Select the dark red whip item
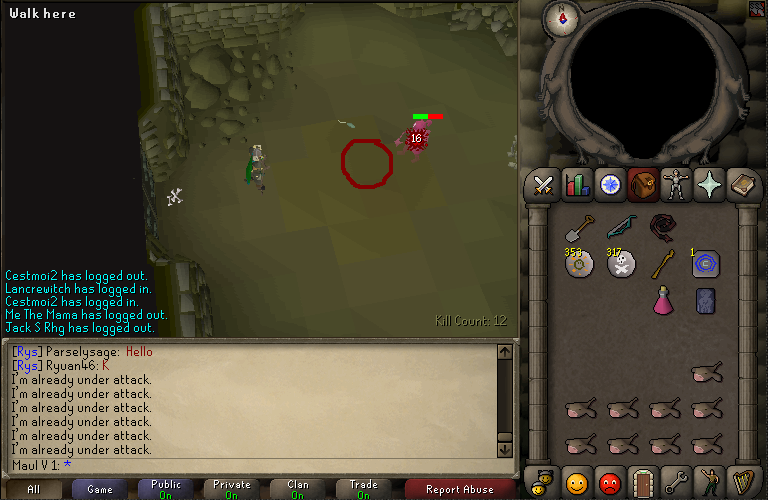768x500 pixels. click(663, 227)
